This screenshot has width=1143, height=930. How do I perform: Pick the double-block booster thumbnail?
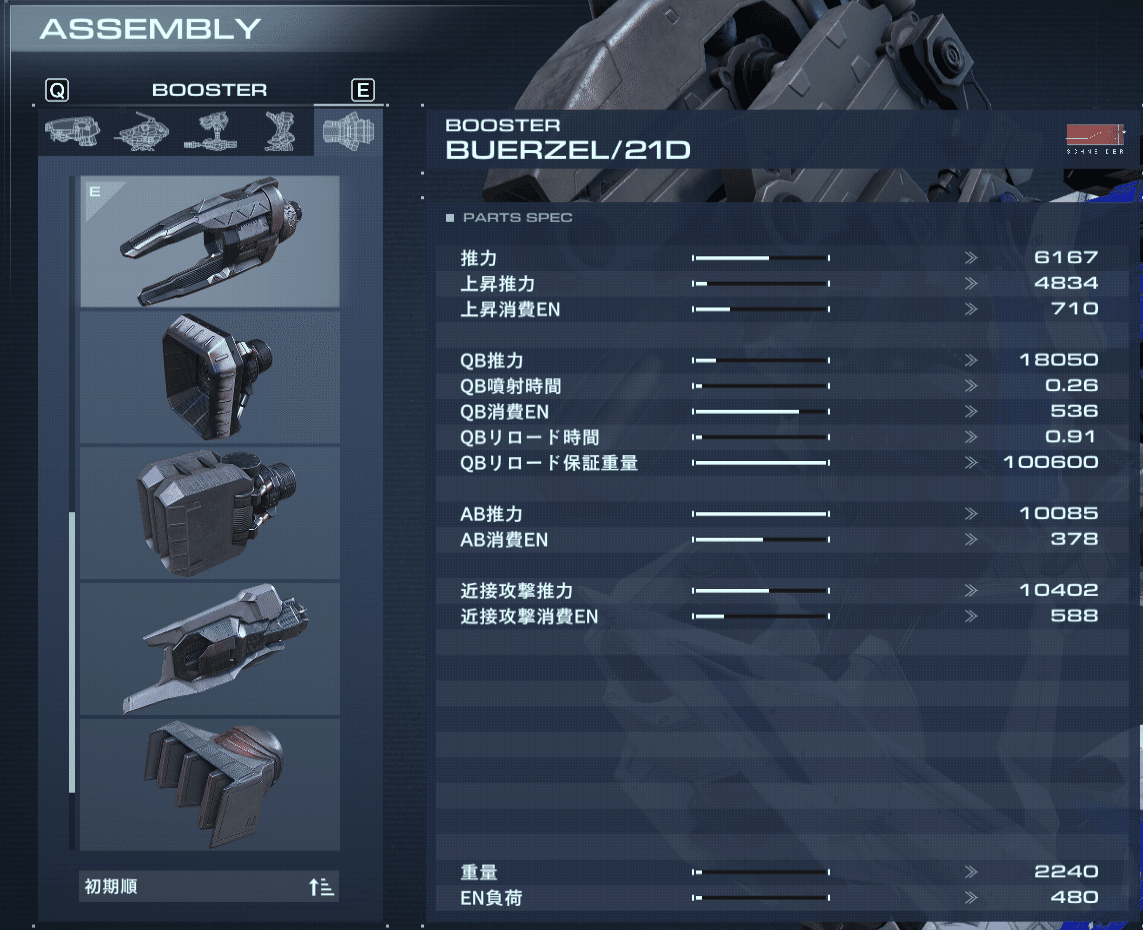(x=210, y=513)
